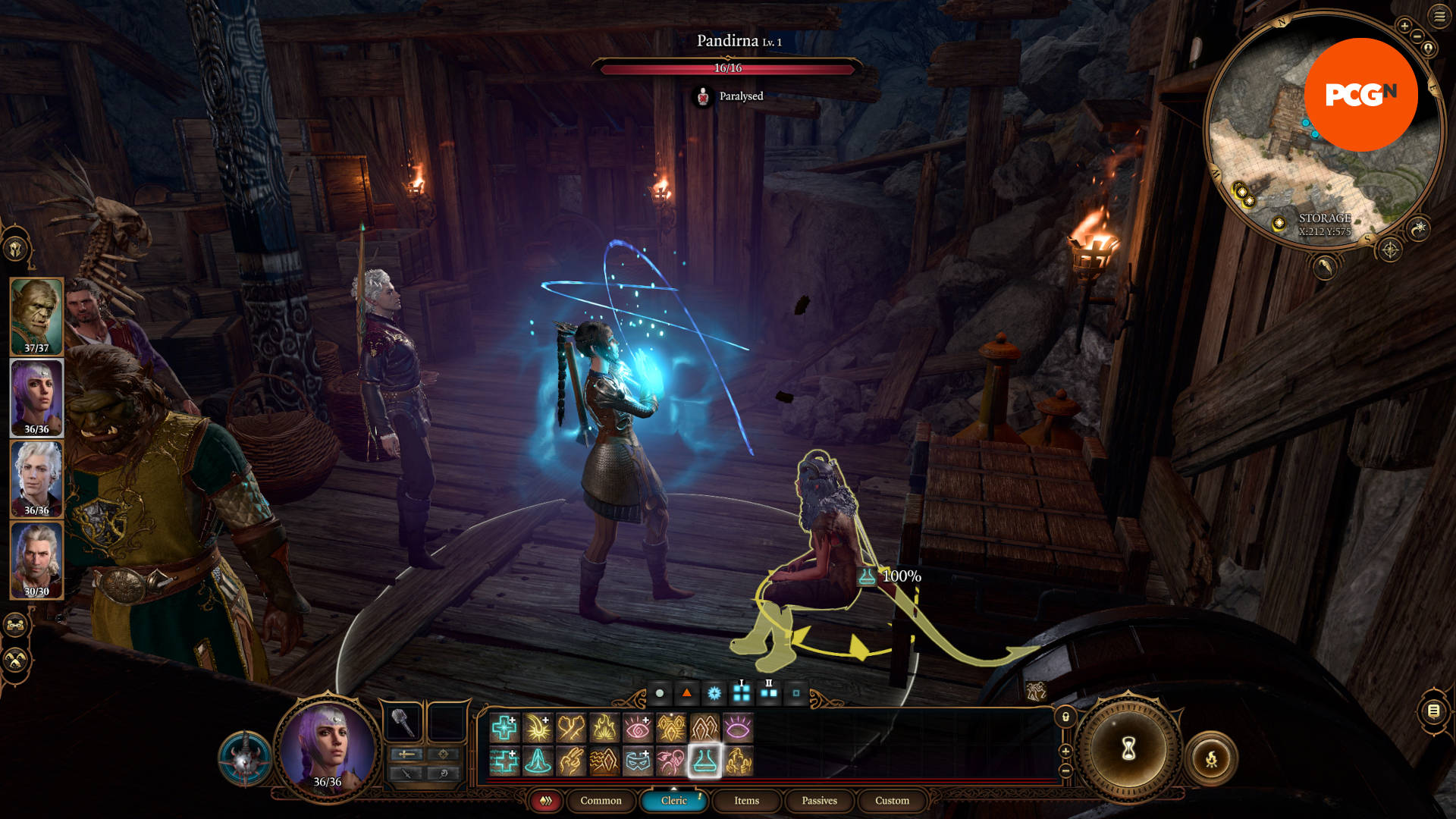Viewport: 1456px width, 819px height.
Task: Activate the wizard hat cantrip icon
Action: pyautogui.click(x=538, y=761)
